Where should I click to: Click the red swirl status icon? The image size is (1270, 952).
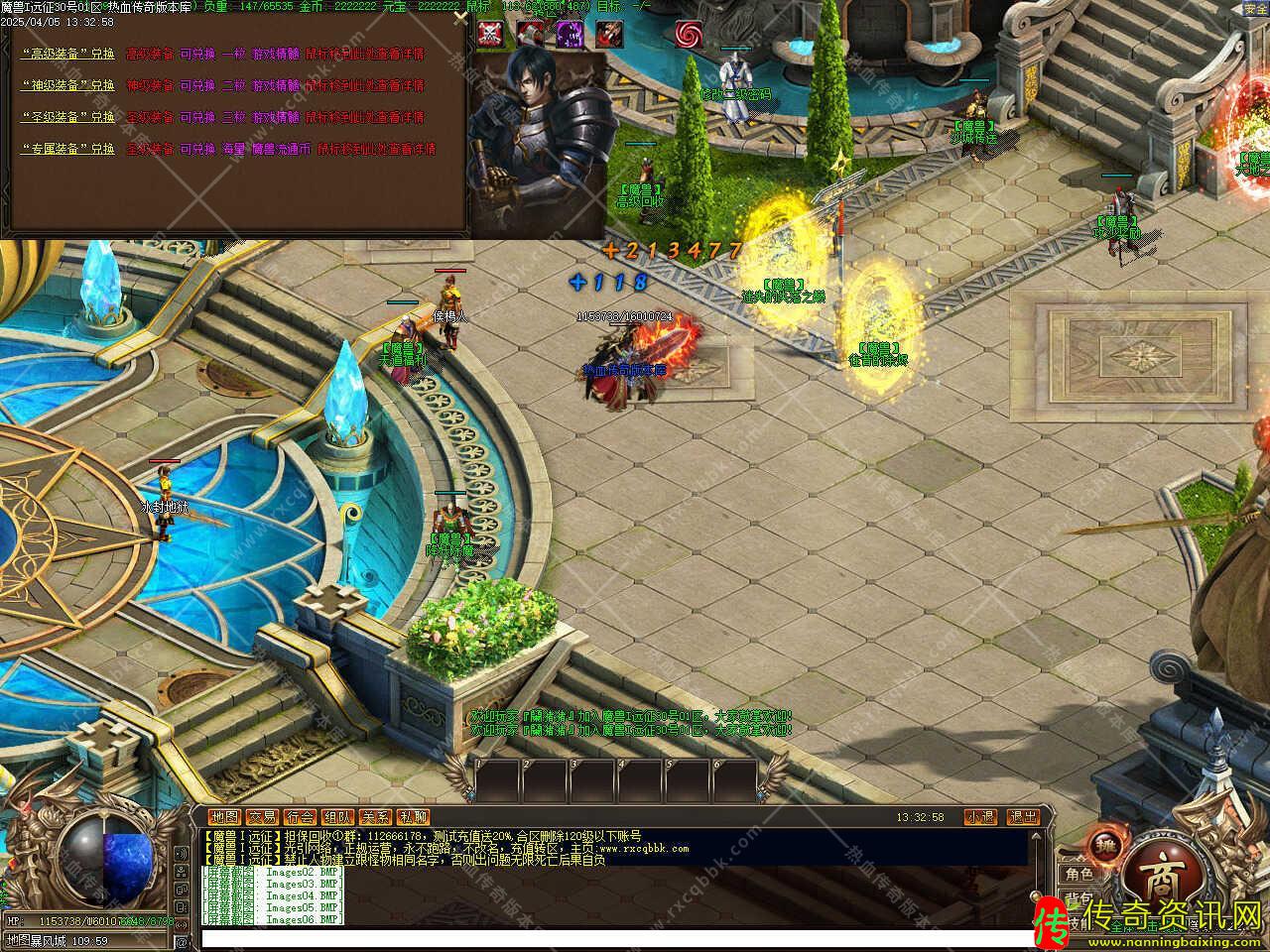pos(689,34)
